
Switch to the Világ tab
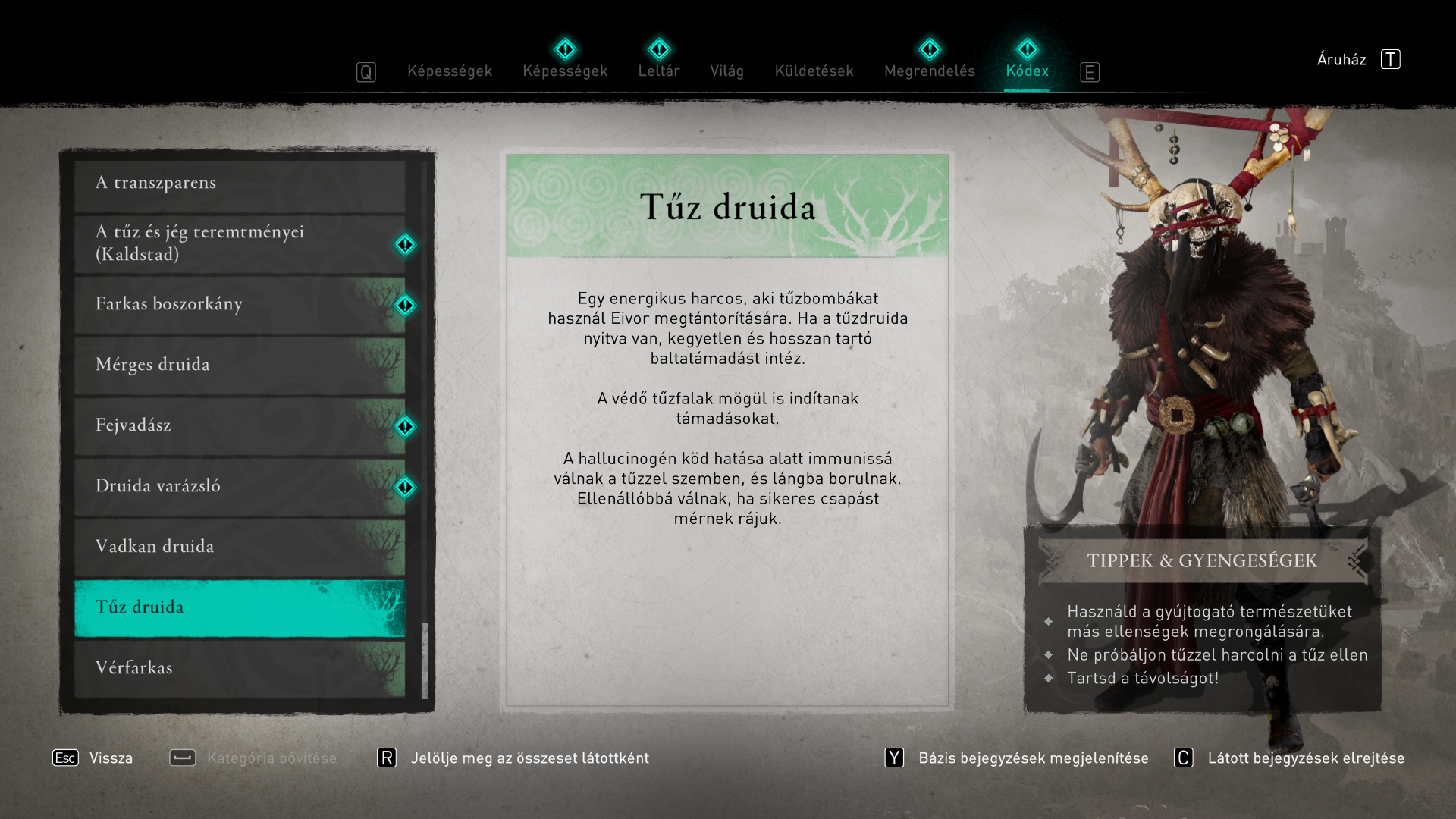click(726, 71)
